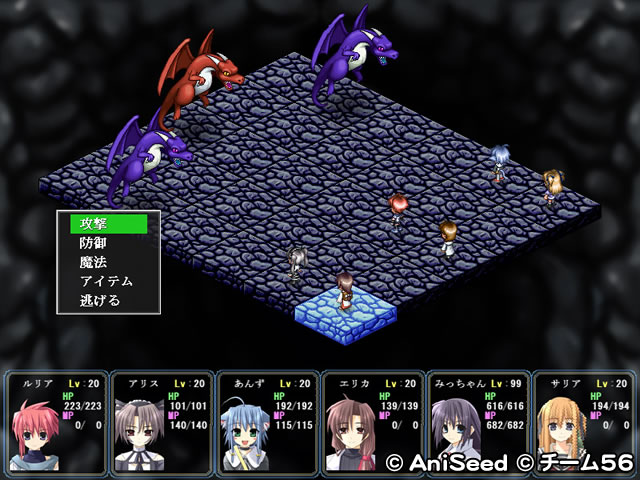Select アリス's party status panel
The image size is (640, 480).
click(x=161, y=422)
